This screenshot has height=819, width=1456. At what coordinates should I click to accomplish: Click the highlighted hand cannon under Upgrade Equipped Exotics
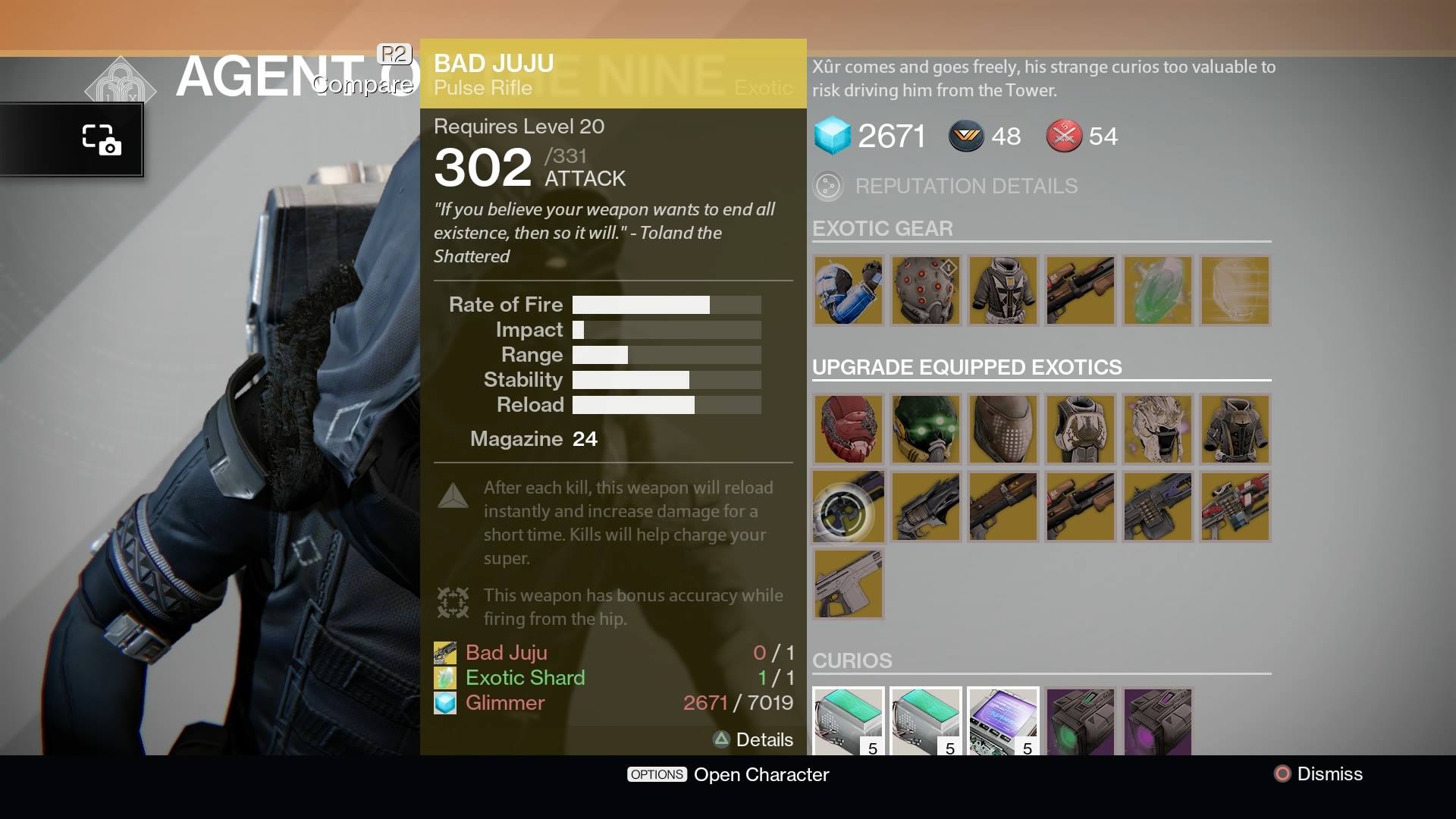848,507
